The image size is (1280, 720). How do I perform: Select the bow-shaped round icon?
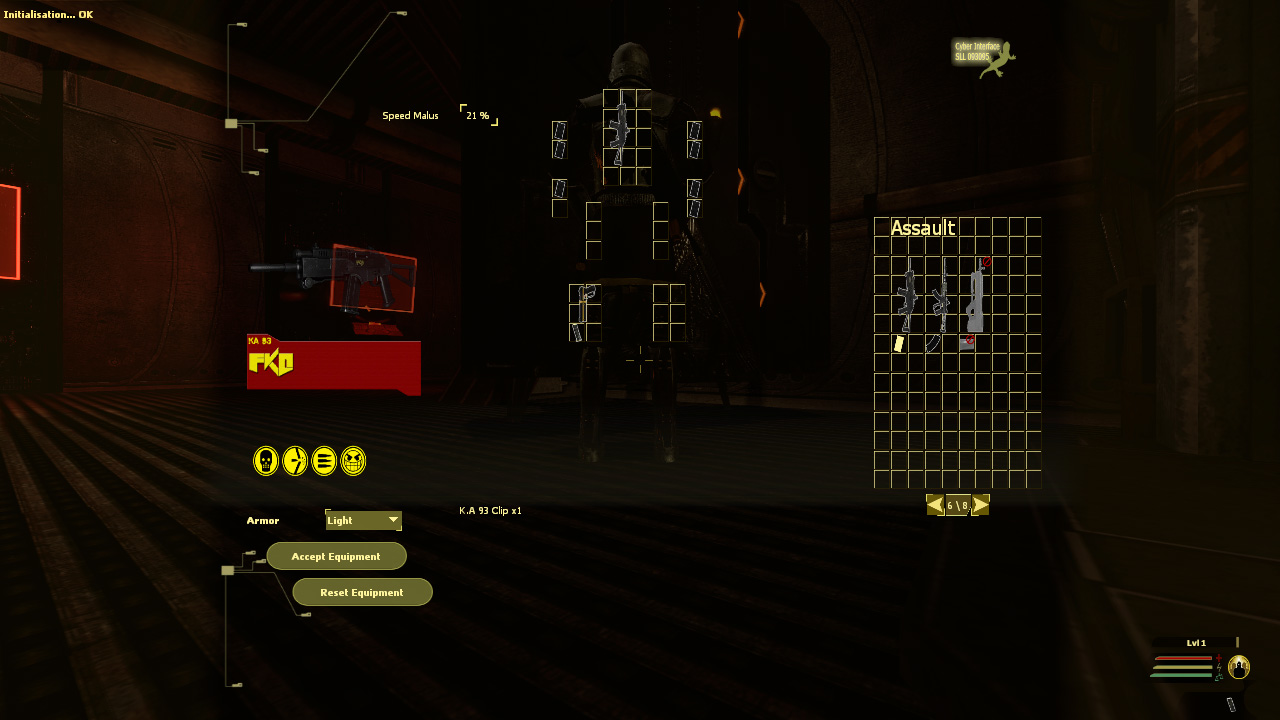click(295, 461)
